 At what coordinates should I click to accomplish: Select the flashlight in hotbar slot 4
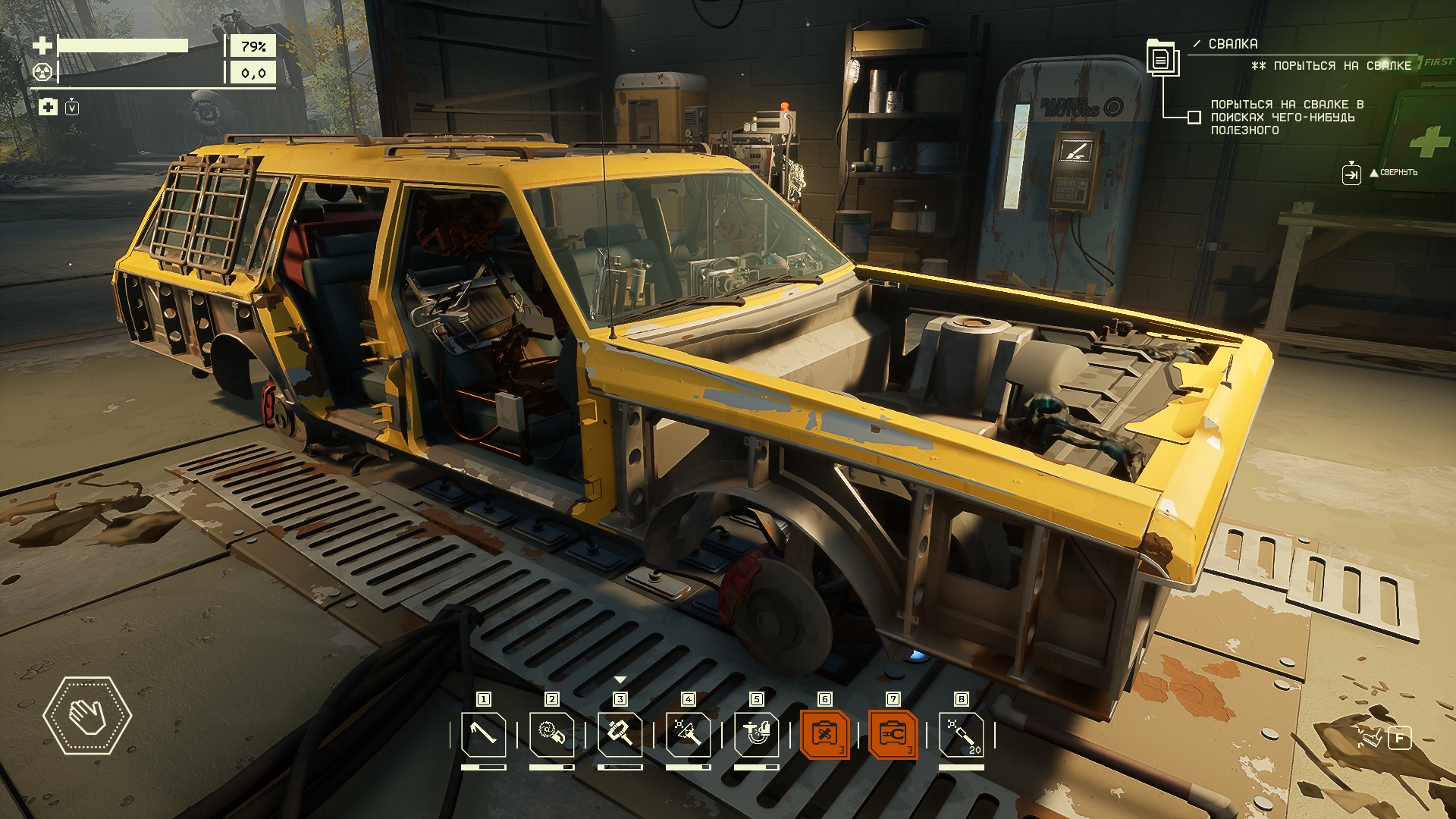[x=688, y=734]
